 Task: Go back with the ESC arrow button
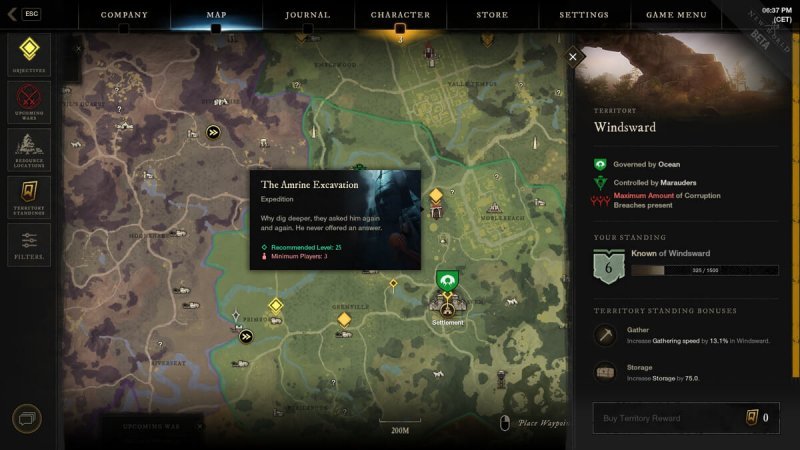tap(22, 14)
